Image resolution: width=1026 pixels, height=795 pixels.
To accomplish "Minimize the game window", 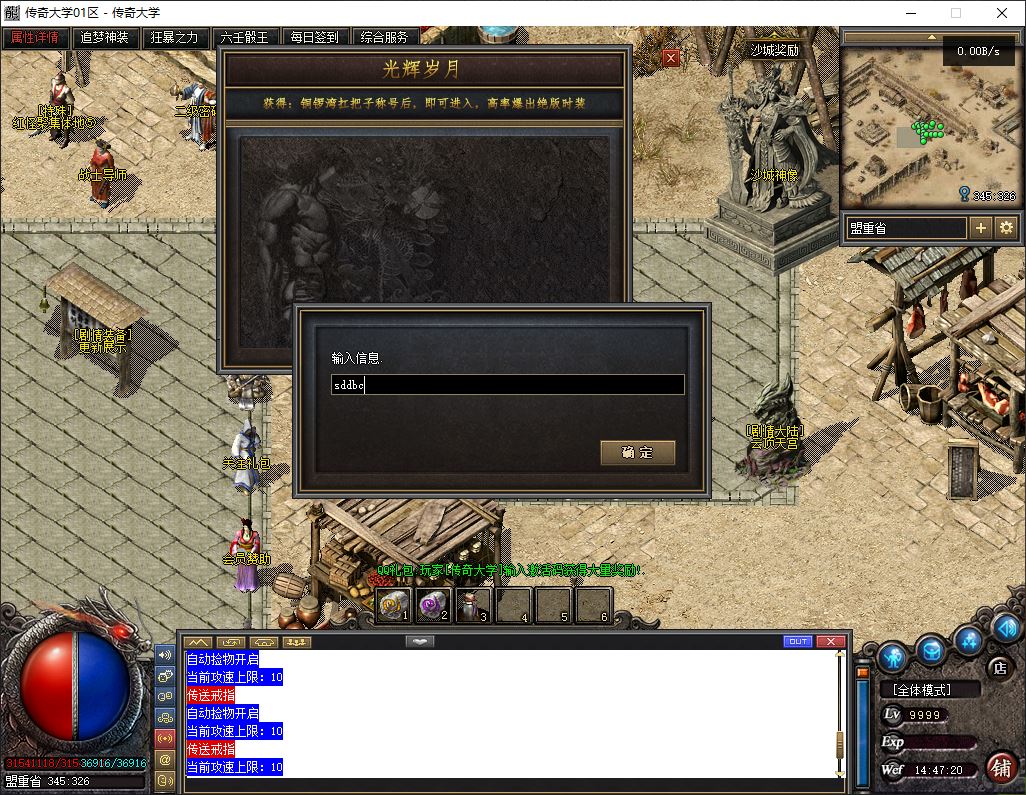I will 911,14.
